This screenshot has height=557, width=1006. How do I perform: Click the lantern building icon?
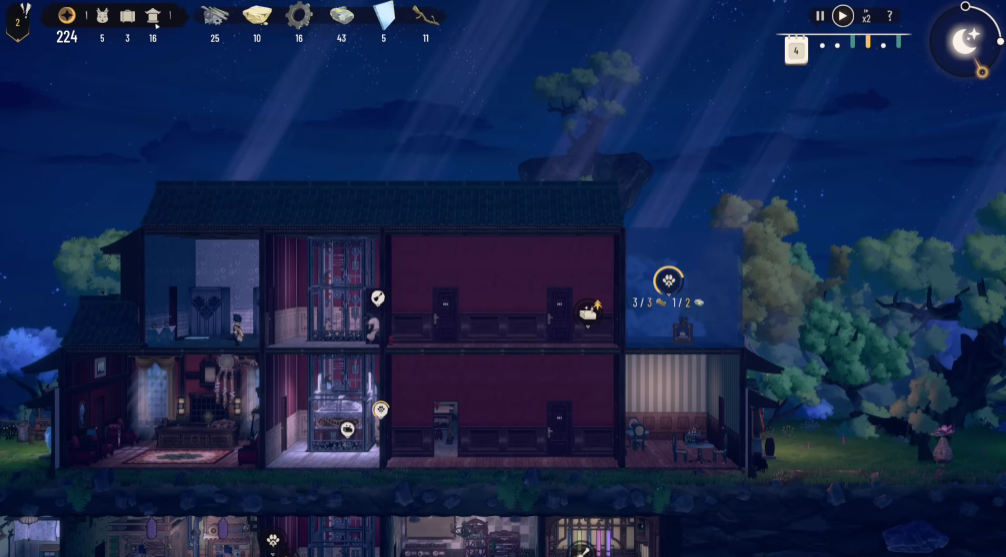pos(153,16)
